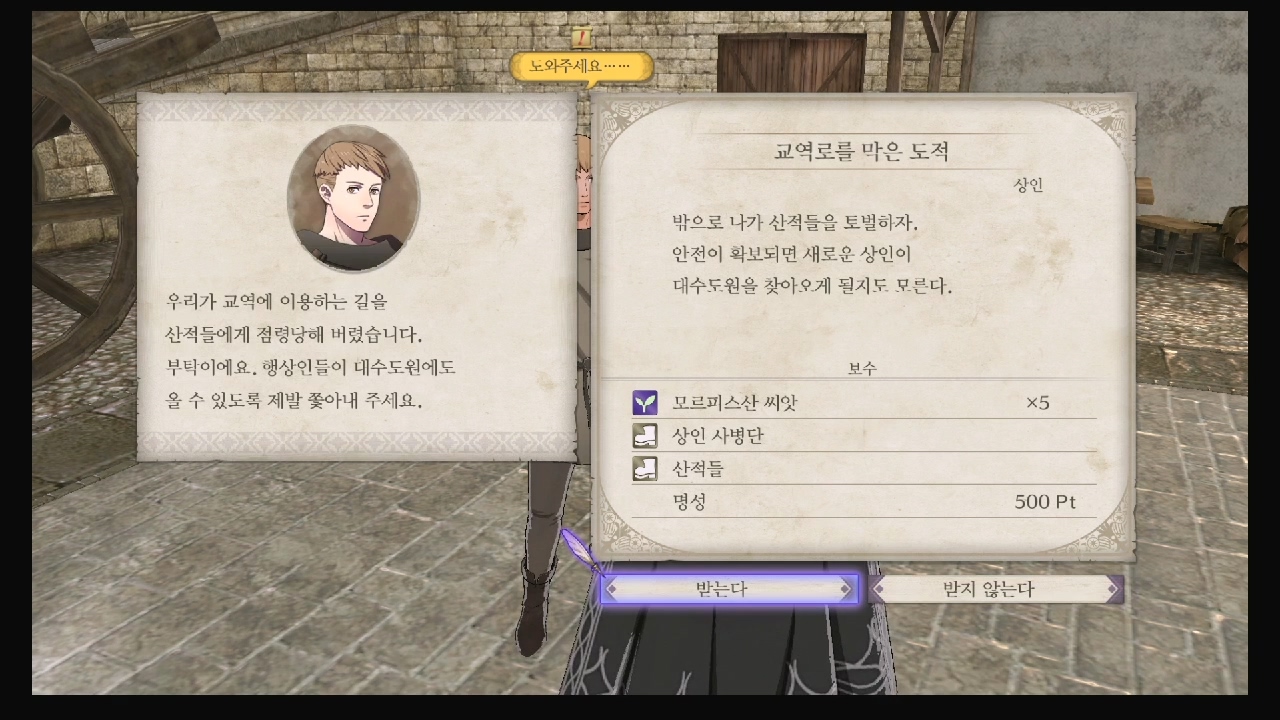
Task: Click the boot icon beside 산적들
Action: coord(645,467)
